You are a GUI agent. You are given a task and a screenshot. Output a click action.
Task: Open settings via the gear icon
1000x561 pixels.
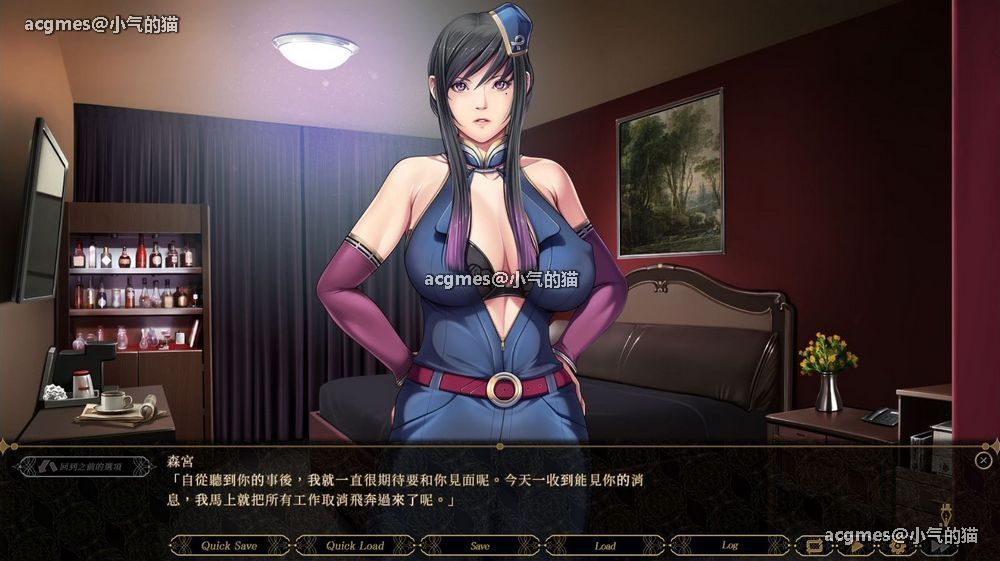coord(897,546)
